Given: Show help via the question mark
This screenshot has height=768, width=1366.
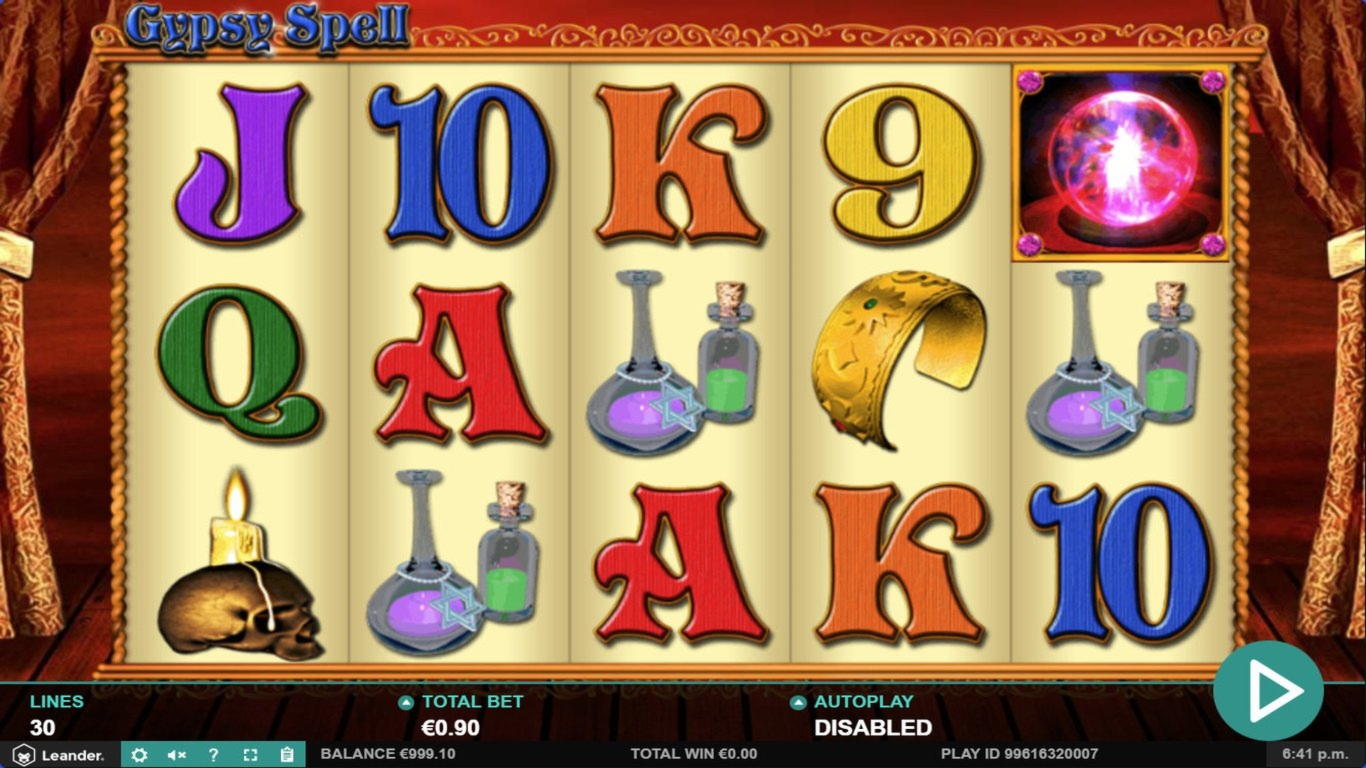Looking at the screenshot, I should (x=213, y=755).
